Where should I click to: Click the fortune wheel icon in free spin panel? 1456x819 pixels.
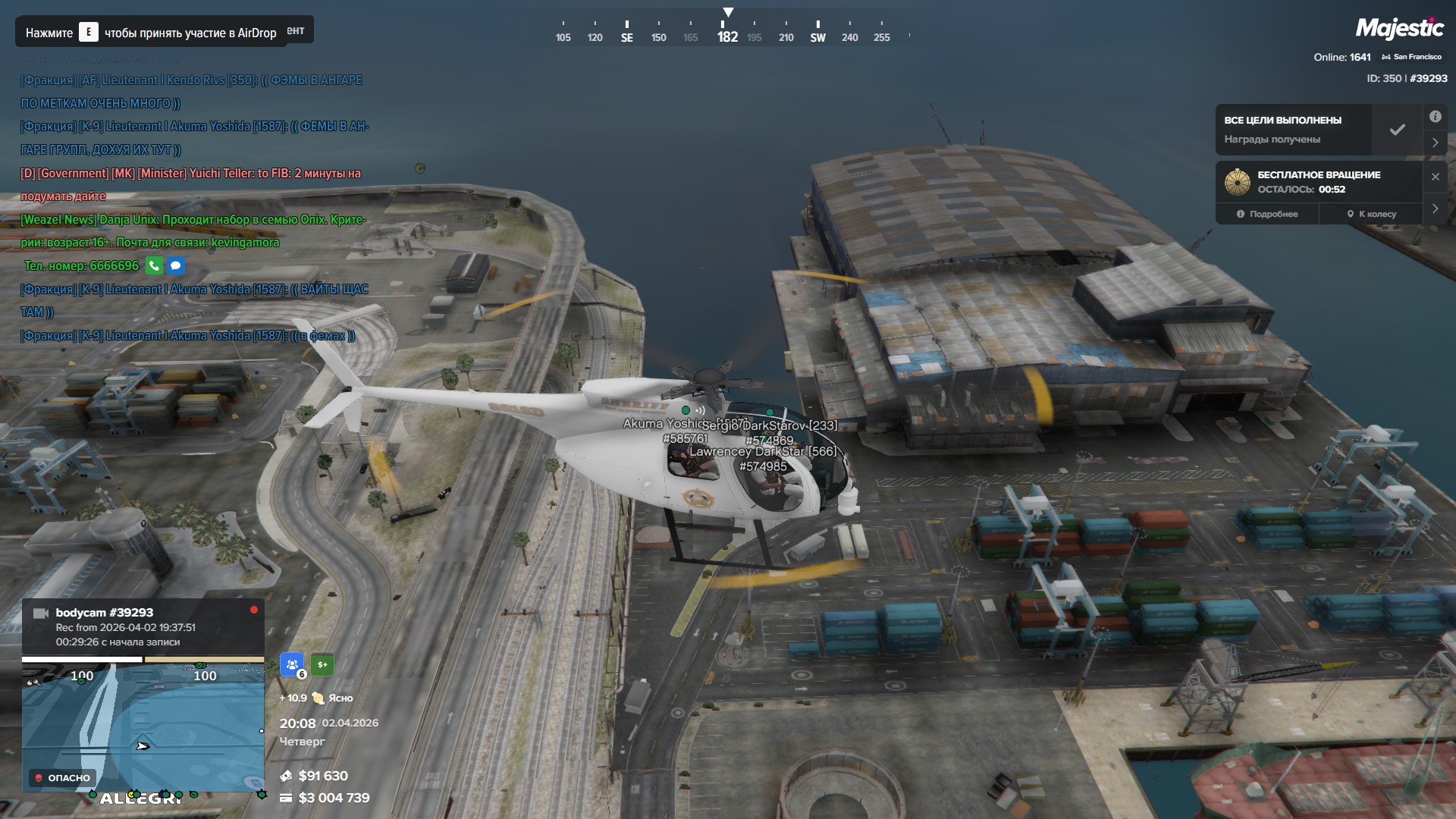click(x=1237, y=182)
